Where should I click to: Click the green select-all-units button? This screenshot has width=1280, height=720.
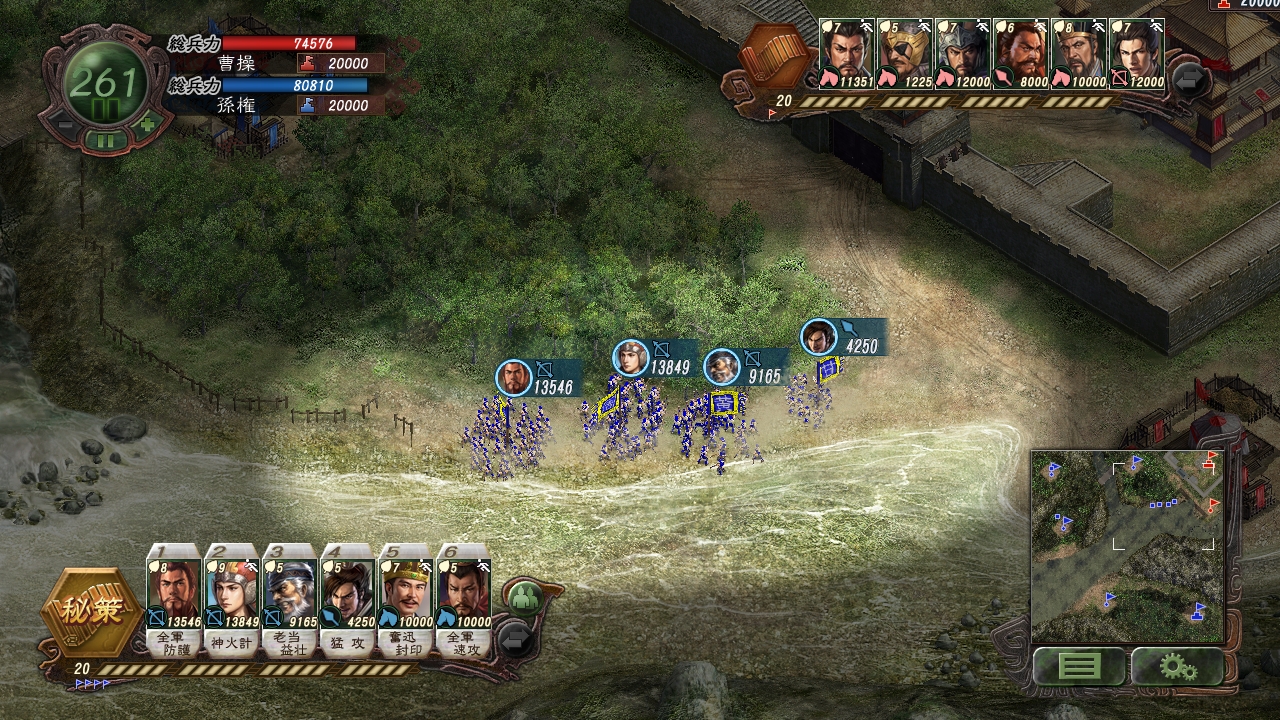525,599
